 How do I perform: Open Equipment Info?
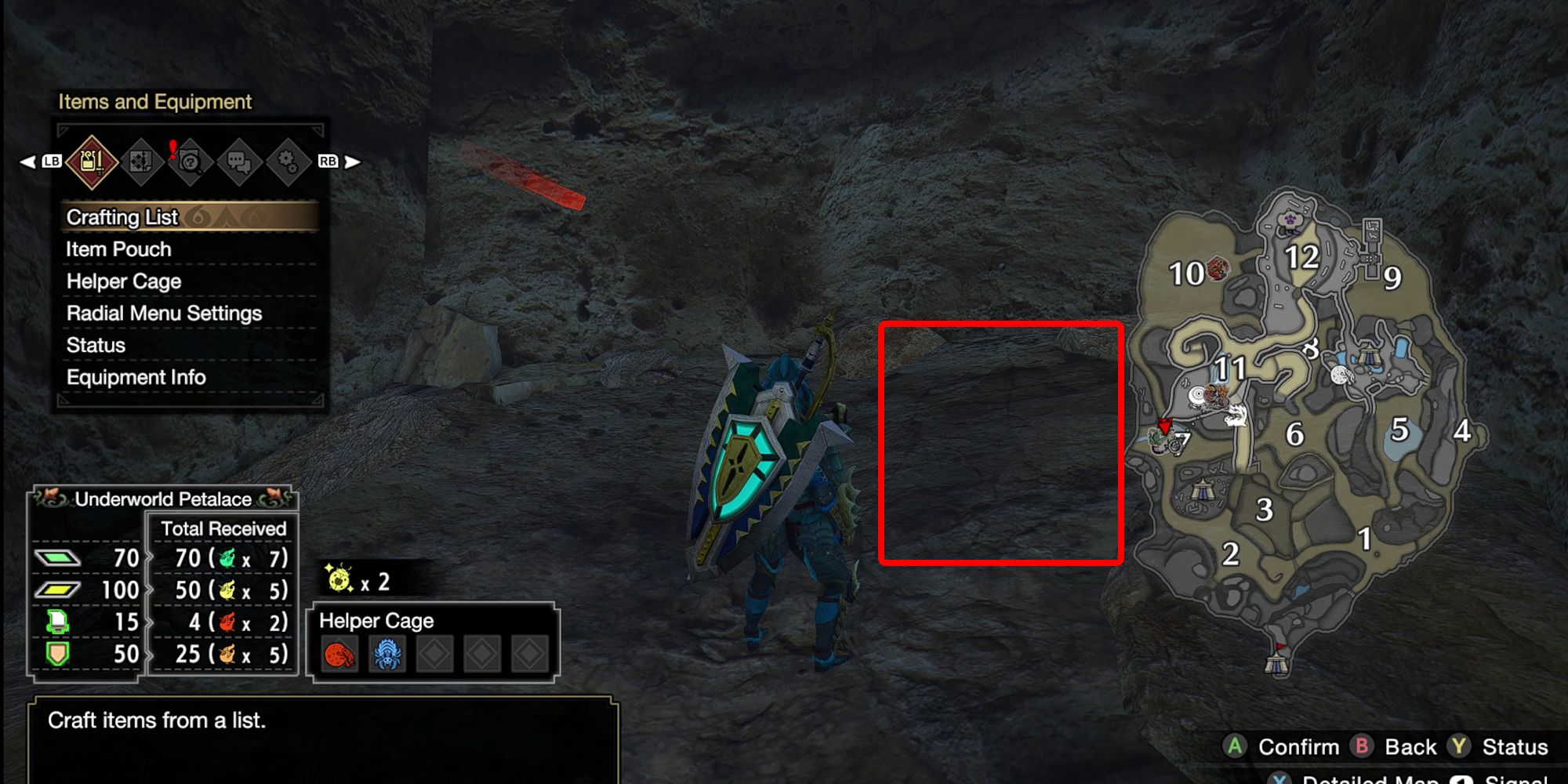tap(138, 377)
